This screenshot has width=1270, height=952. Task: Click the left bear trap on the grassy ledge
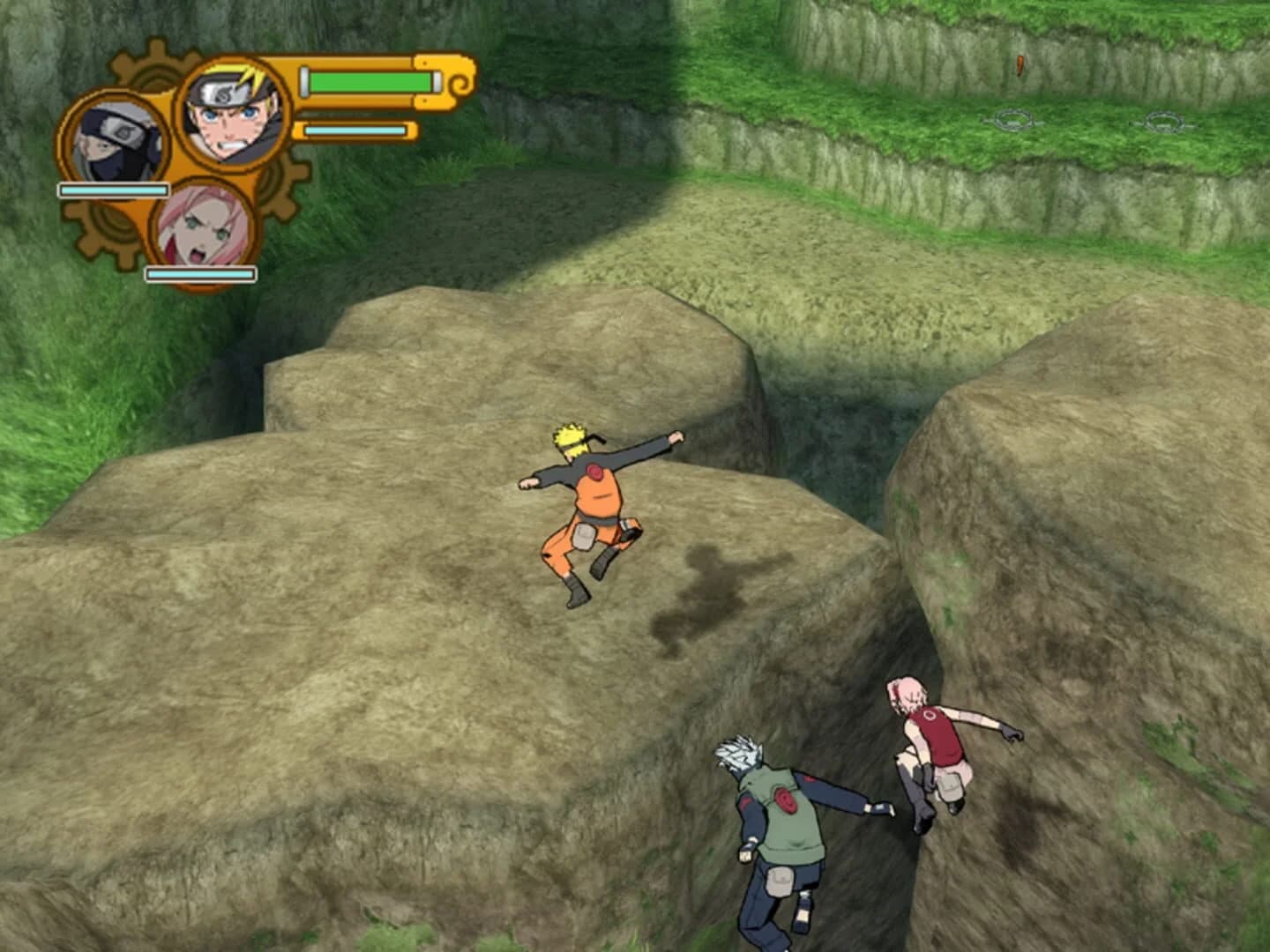tap(1014, 118)
